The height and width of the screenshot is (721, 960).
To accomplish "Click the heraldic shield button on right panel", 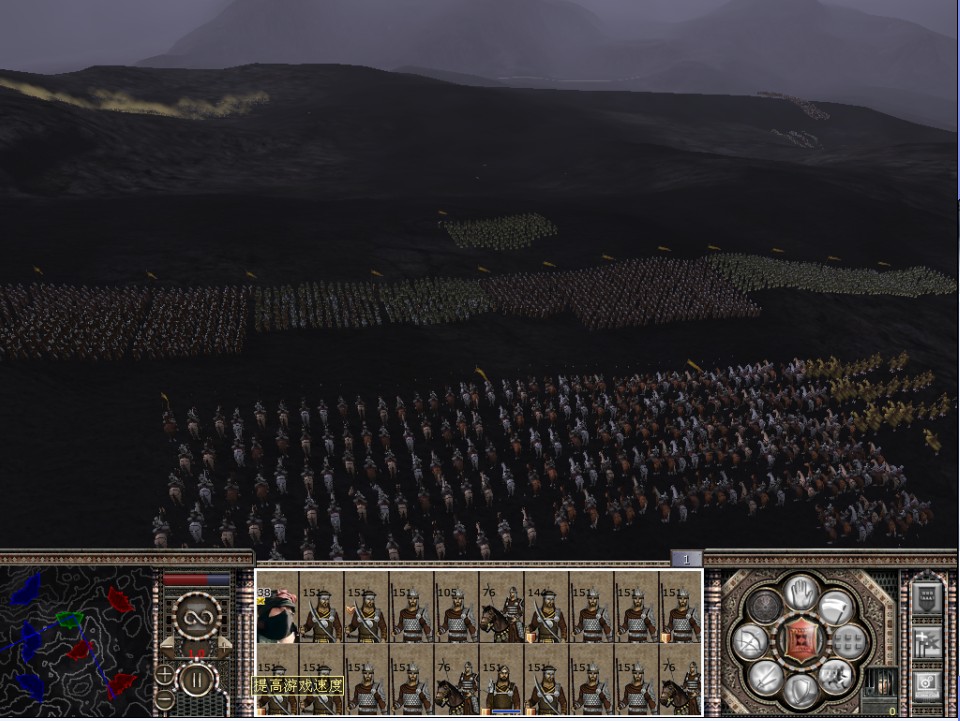I will click(x=927, y=597).
